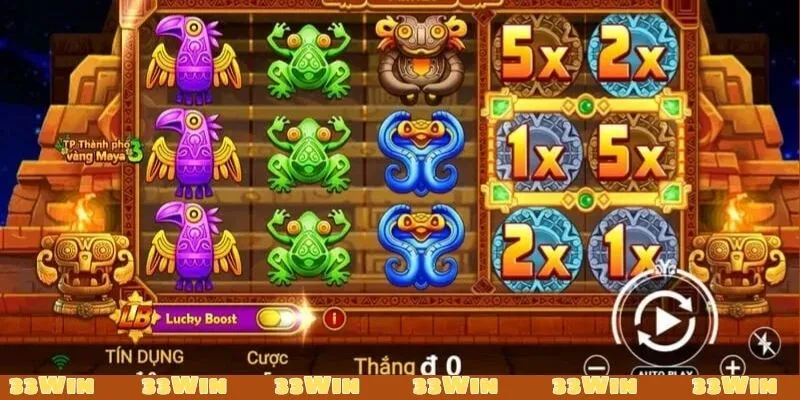The width and height of the screenshot is (800, 400).
Task: Enable turbo mode via the lightning bolt icon
Action: point(763,339)
